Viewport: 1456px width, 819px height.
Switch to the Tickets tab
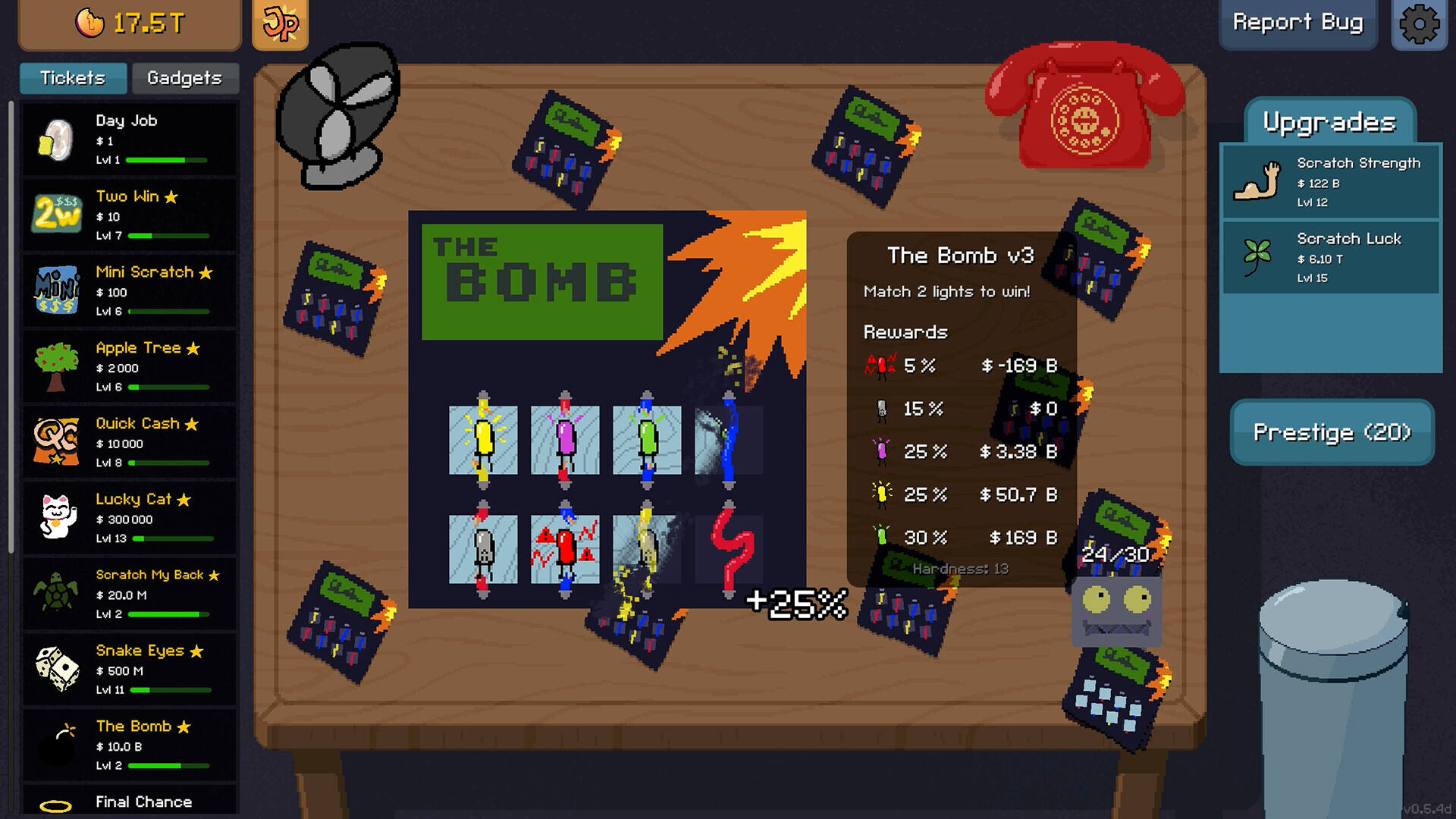click(x=73, y=78)
